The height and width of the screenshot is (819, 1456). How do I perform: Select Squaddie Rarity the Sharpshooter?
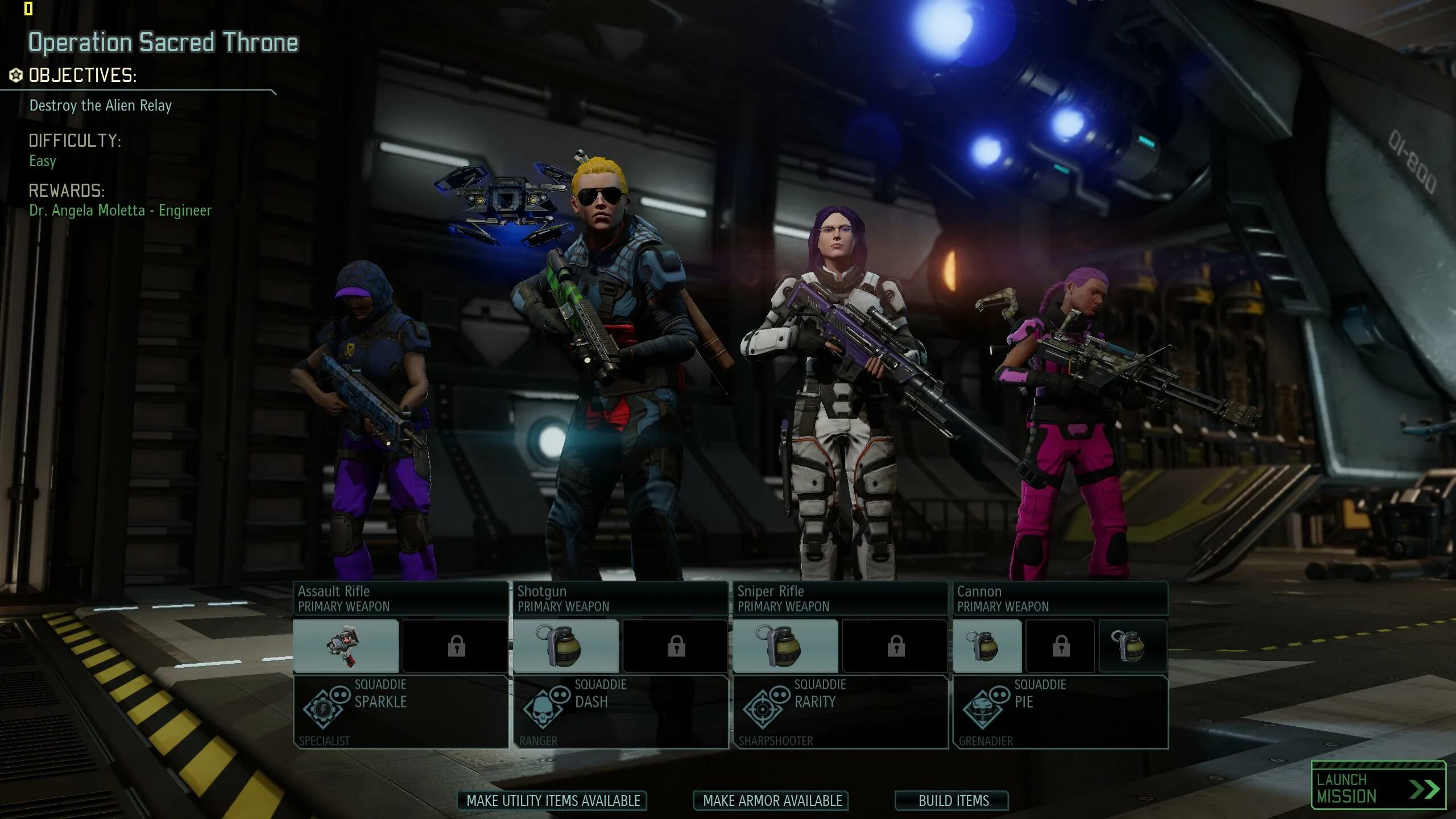[840, 711]
